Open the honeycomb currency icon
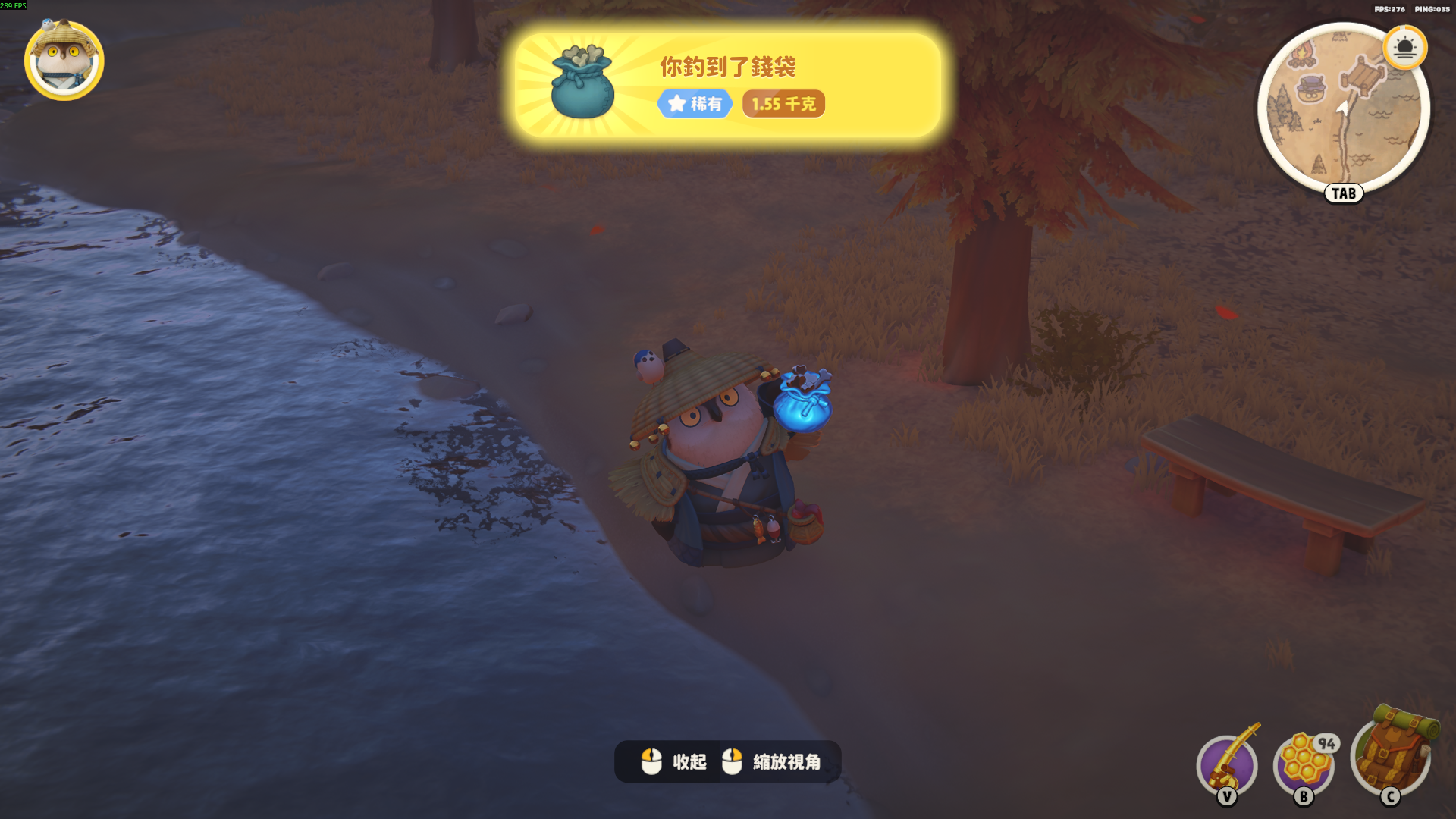The width and height of the screenshot is (1456, 819). click(x=1304, y=763)
